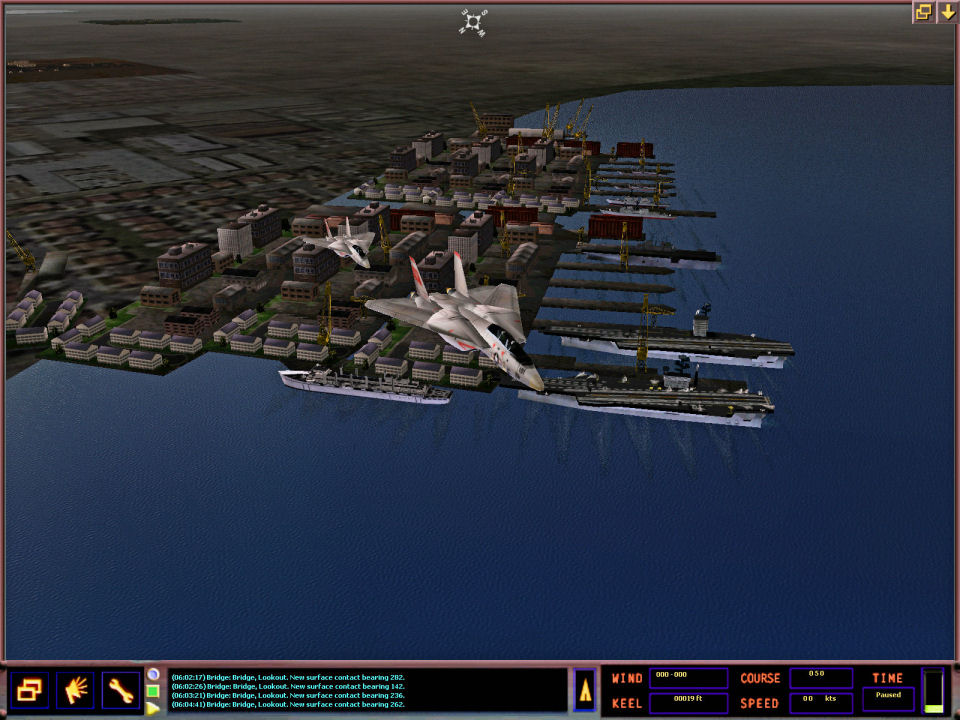The width and height of the screenshot is (960, 720).
Task: Adjust the time compression gauge
Action: [933, 691]
